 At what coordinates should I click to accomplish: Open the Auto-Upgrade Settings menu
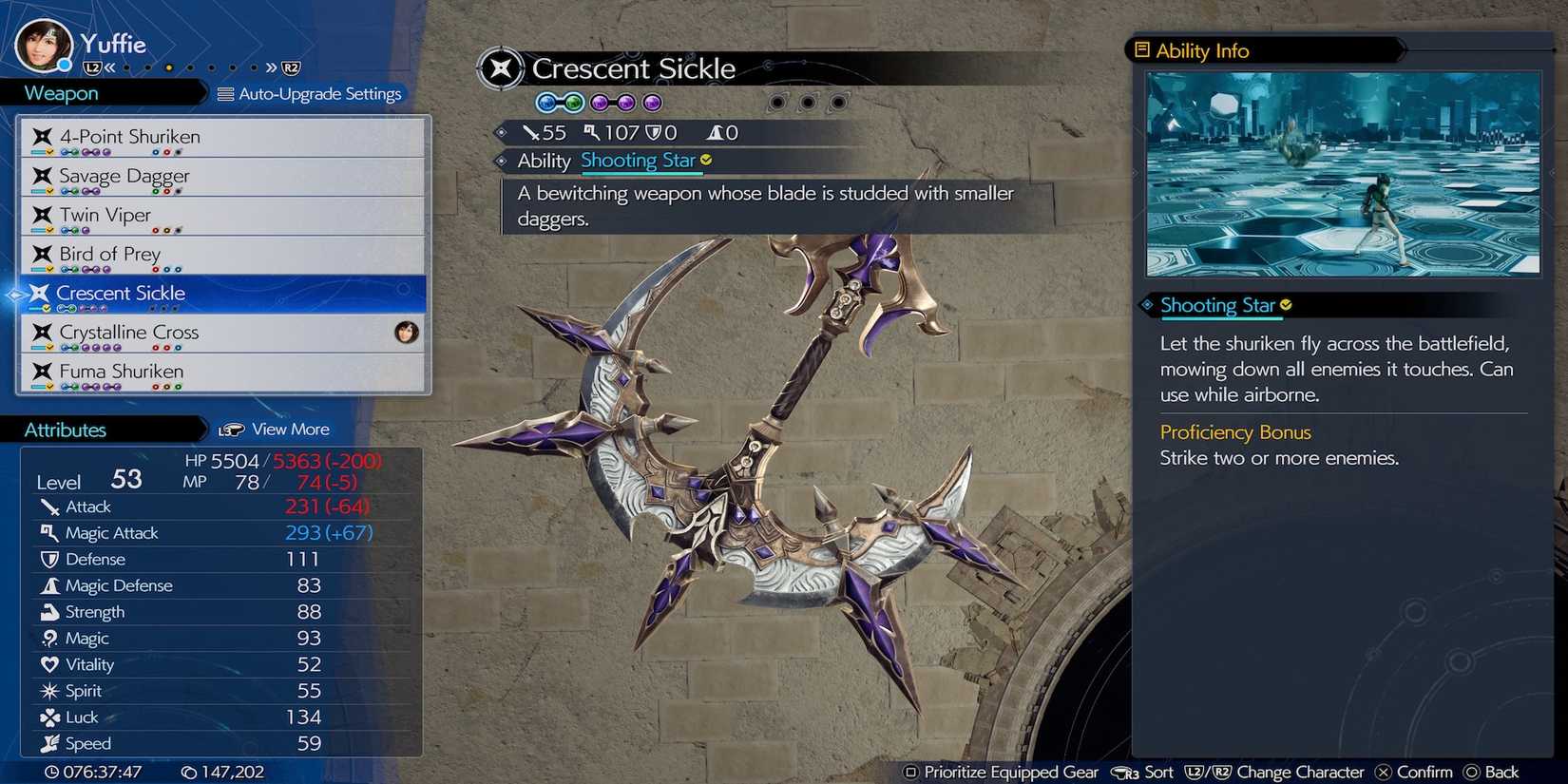tap(312, 93)
